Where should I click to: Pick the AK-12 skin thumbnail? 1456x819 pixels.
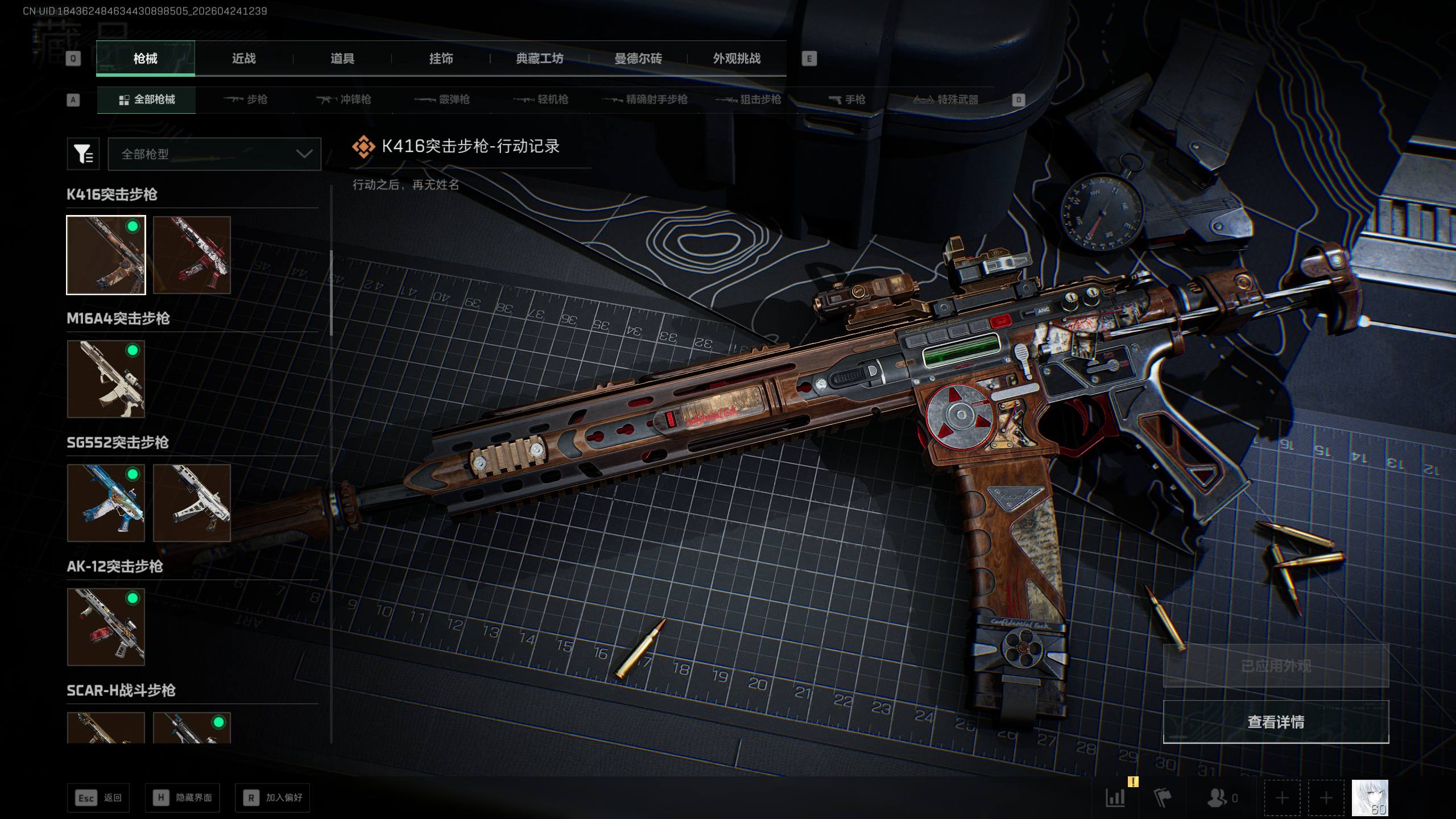tap(106, 627)
